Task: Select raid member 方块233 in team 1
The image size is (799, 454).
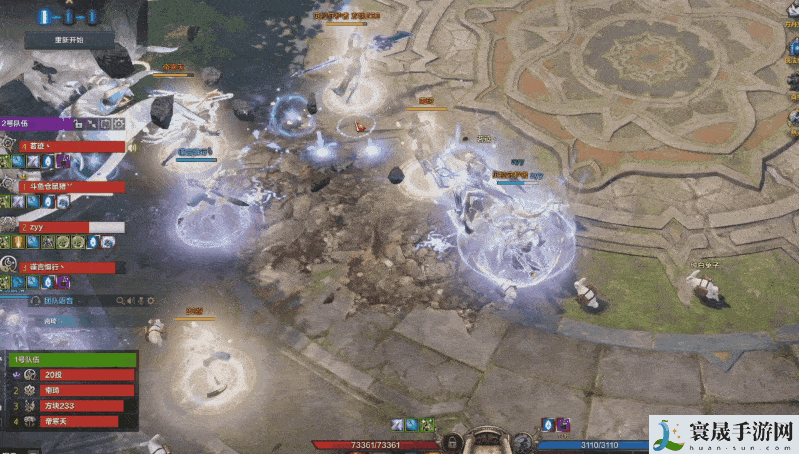Action: tap(72, 405)
